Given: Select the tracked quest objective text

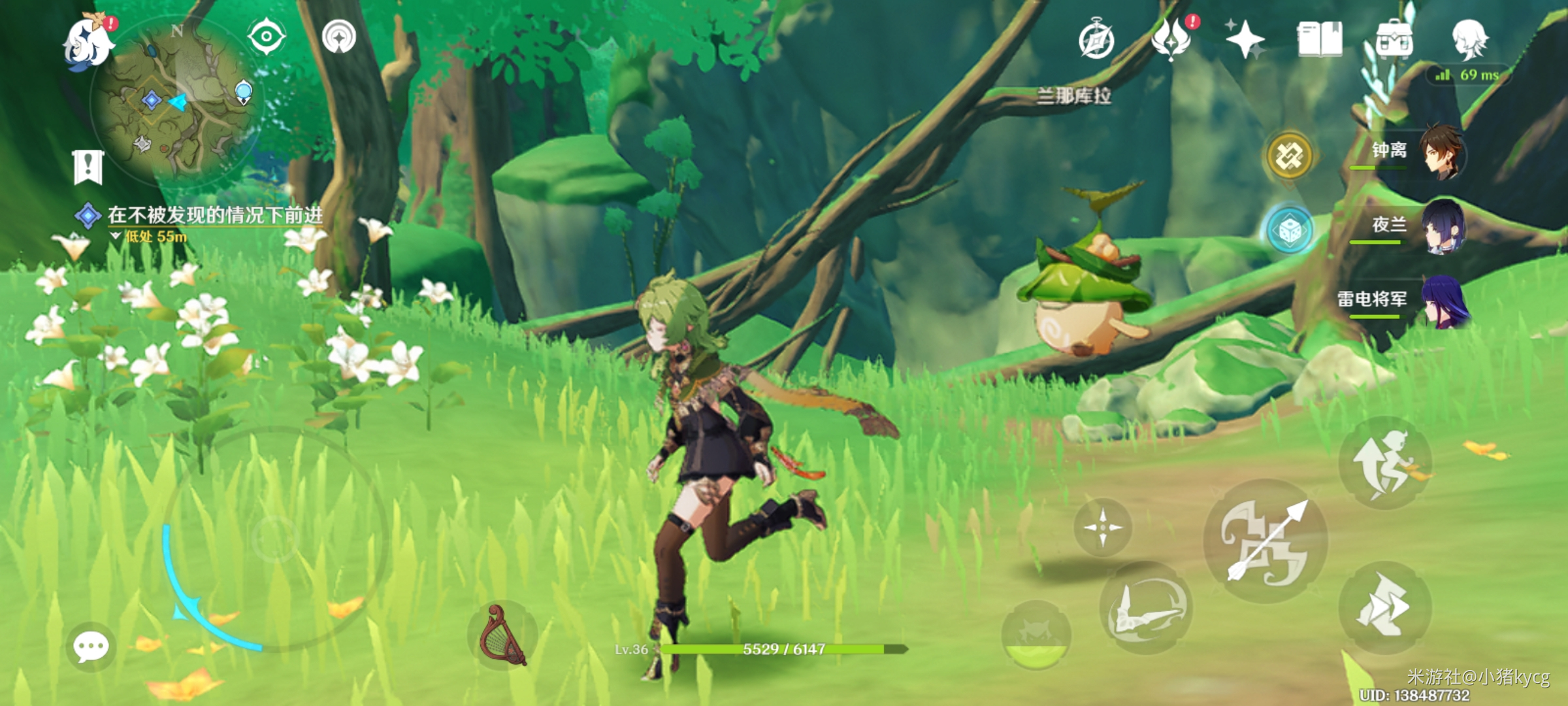Looking at the screenshot, I should [x=214, y=215].
